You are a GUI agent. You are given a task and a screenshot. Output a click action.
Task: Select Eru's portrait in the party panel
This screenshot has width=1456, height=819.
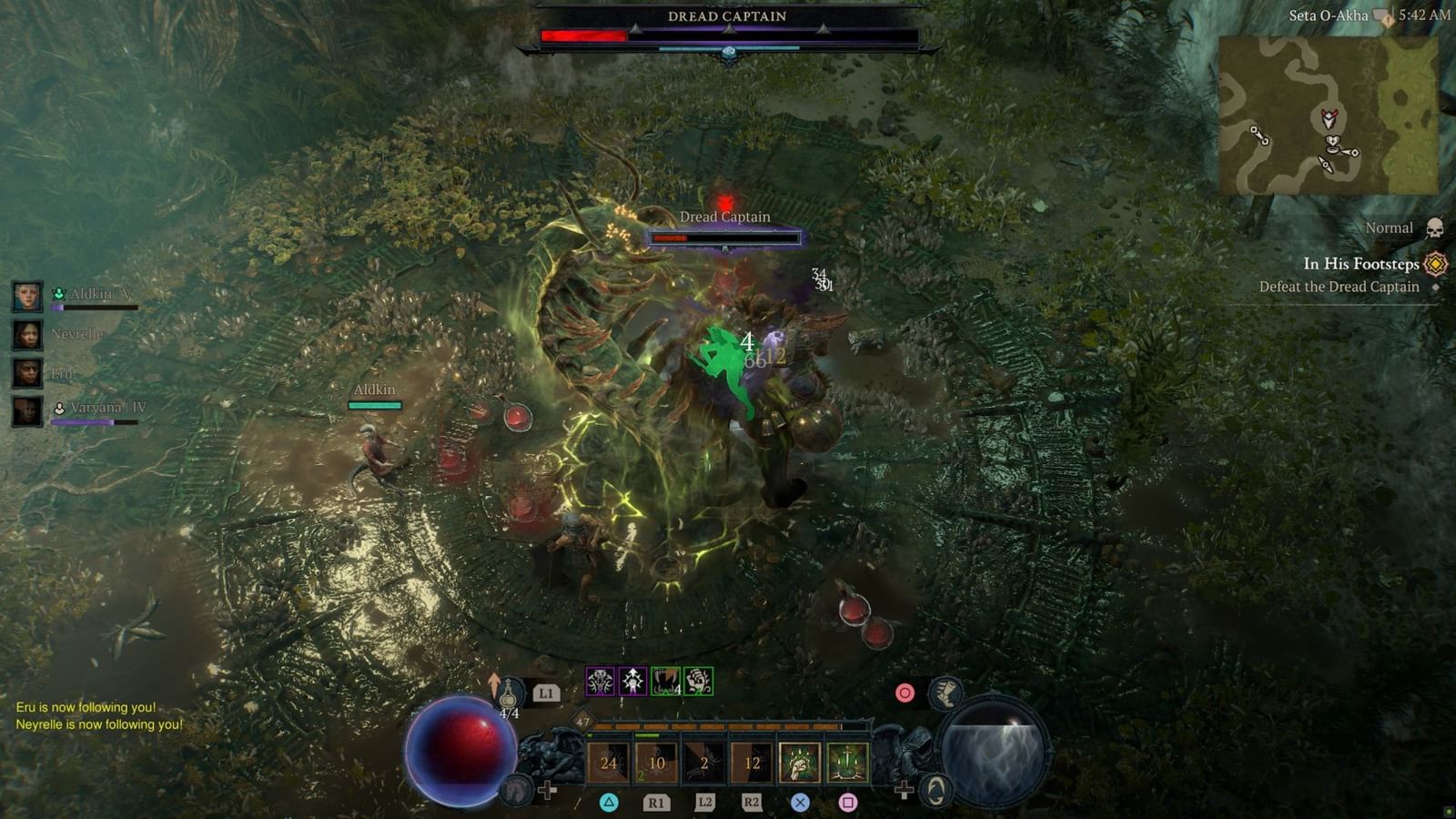(x=27, y=373)
